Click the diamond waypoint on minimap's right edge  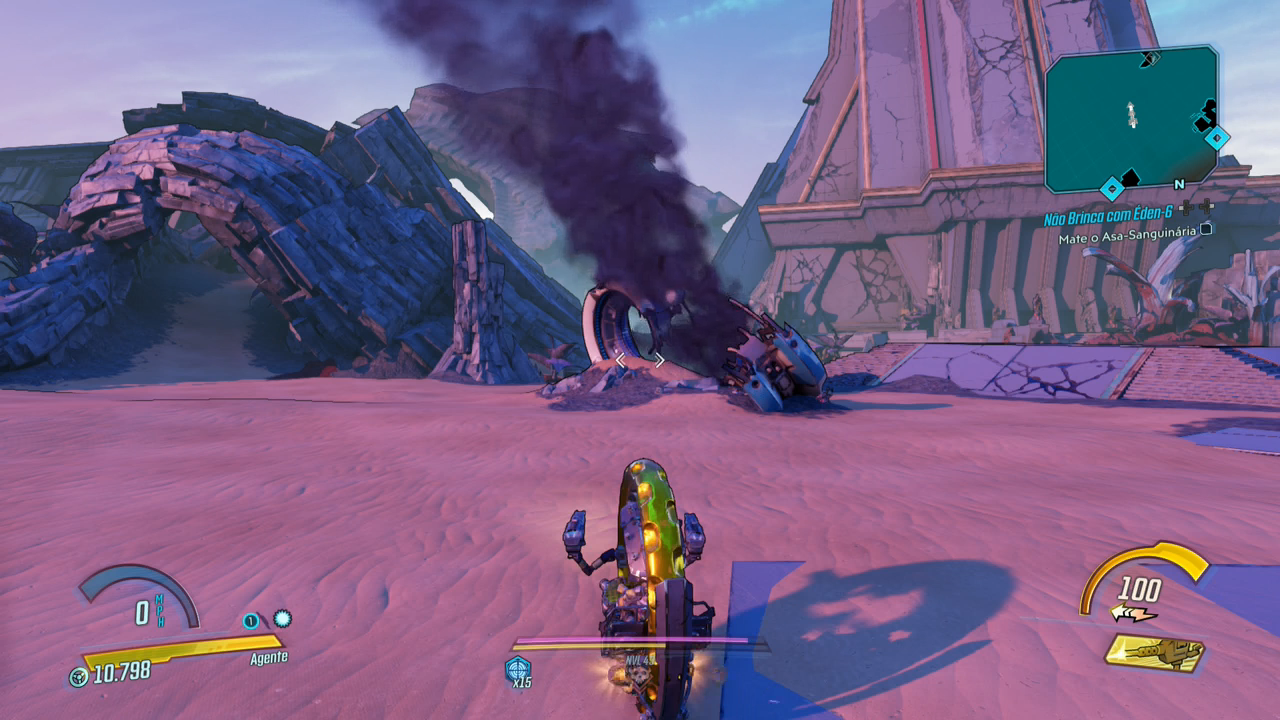coord(1216,137)
